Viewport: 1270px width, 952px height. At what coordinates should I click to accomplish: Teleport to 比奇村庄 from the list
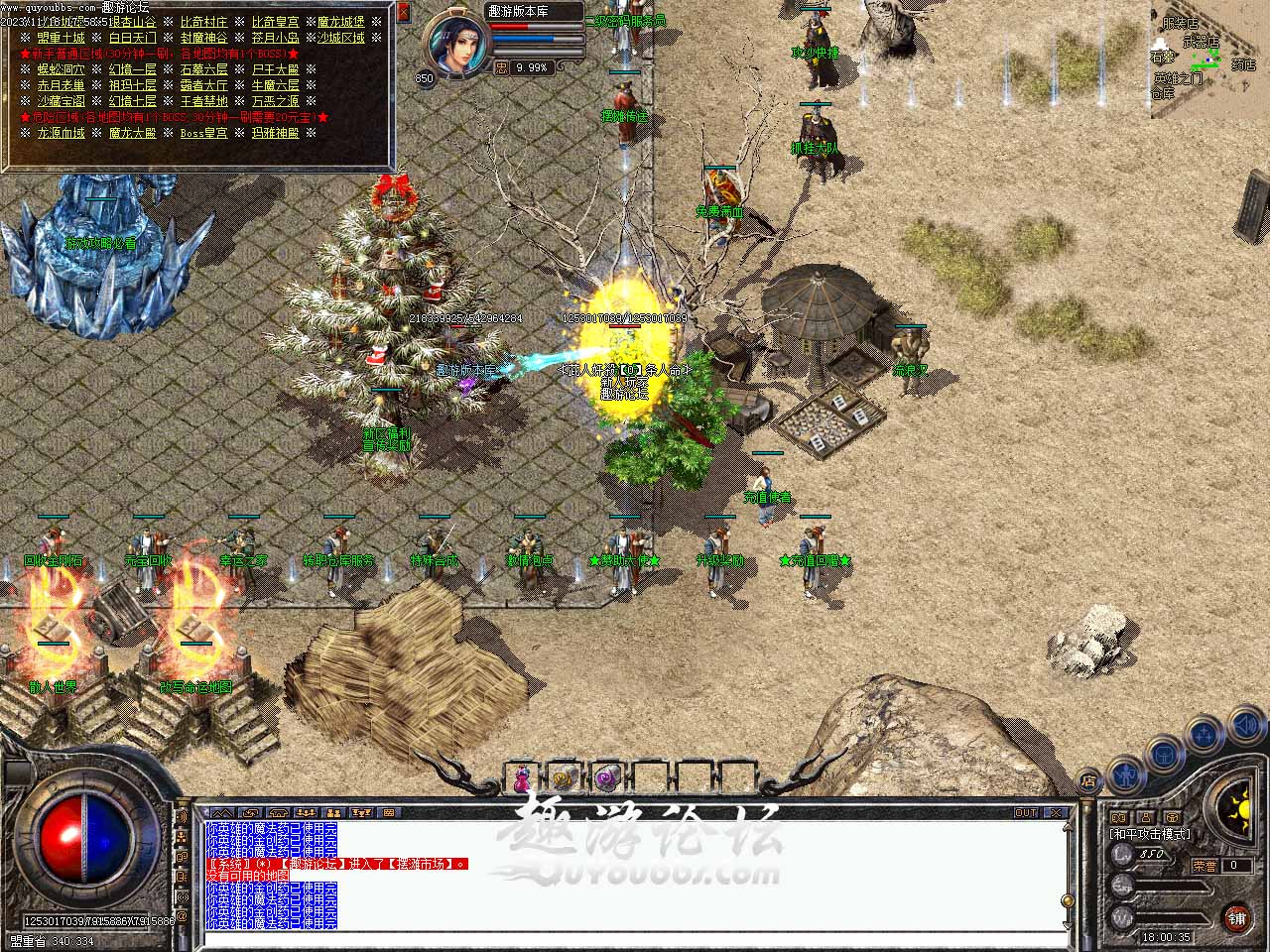(x=203, y=22)
